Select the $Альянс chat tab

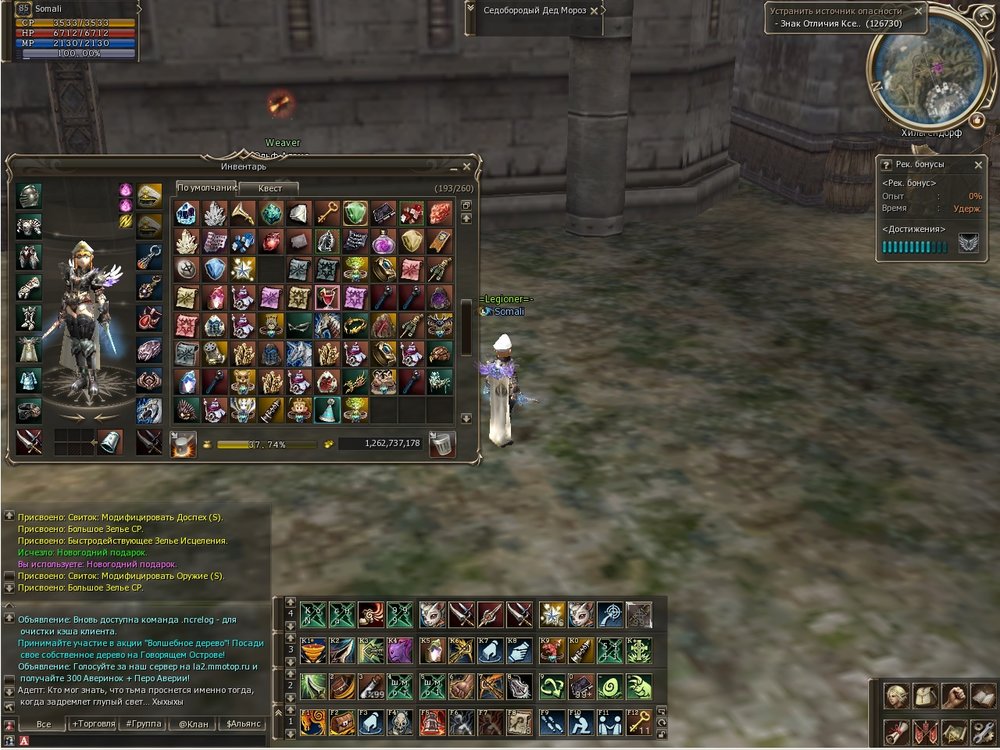coord(243,723)
